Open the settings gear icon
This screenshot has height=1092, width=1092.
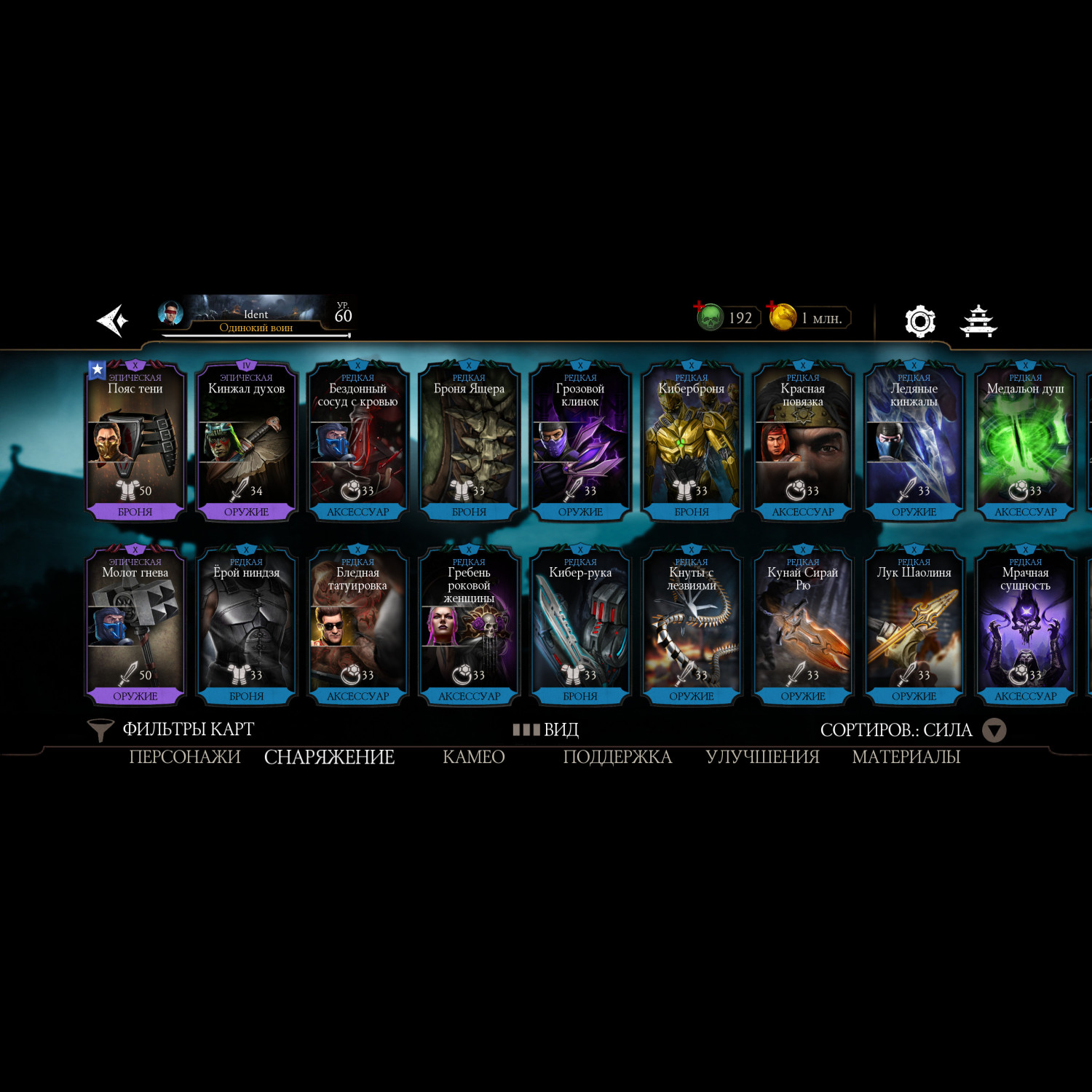[x=919, y=321]
